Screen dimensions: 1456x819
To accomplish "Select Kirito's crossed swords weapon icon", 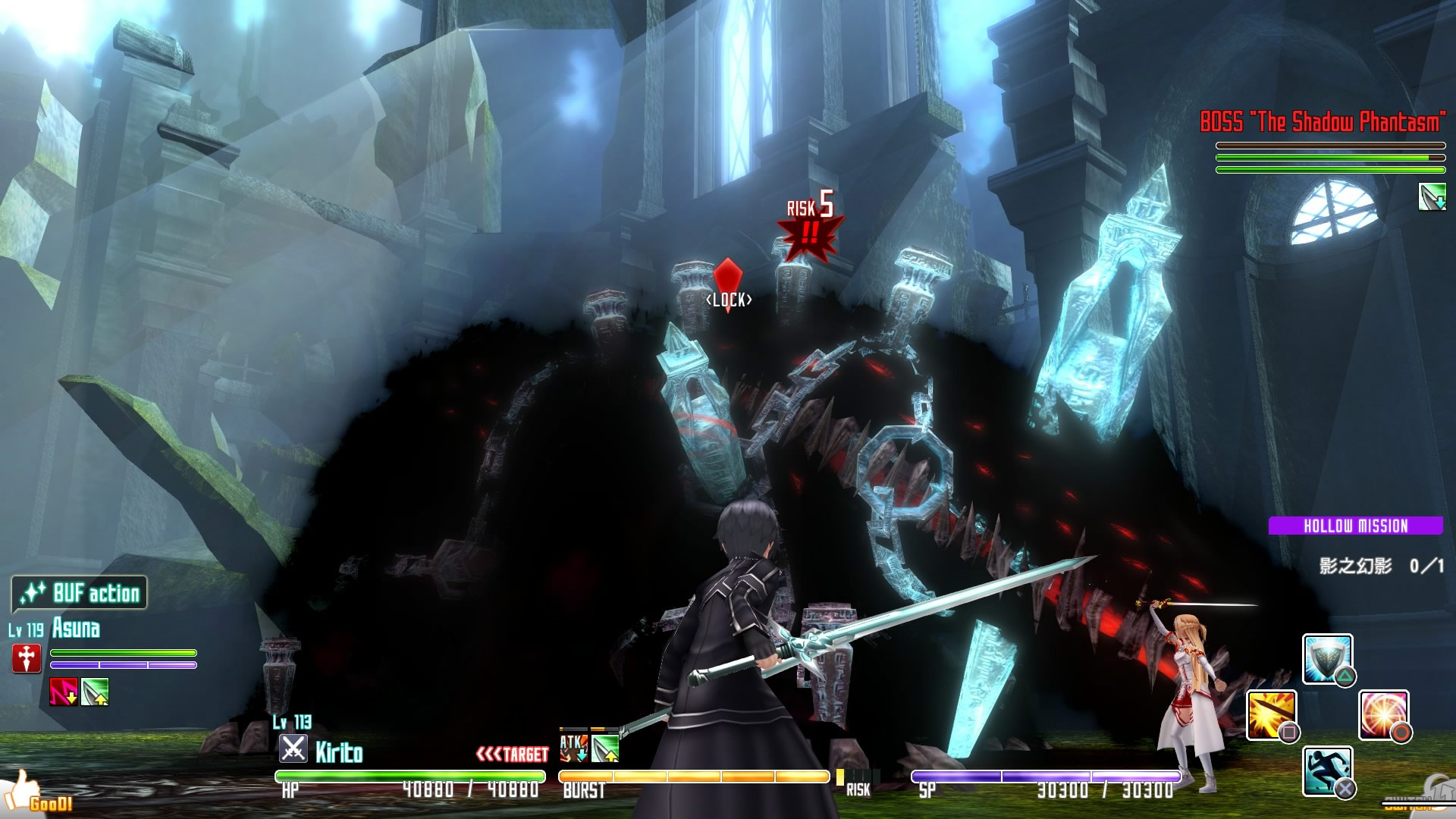I will 293,749.
